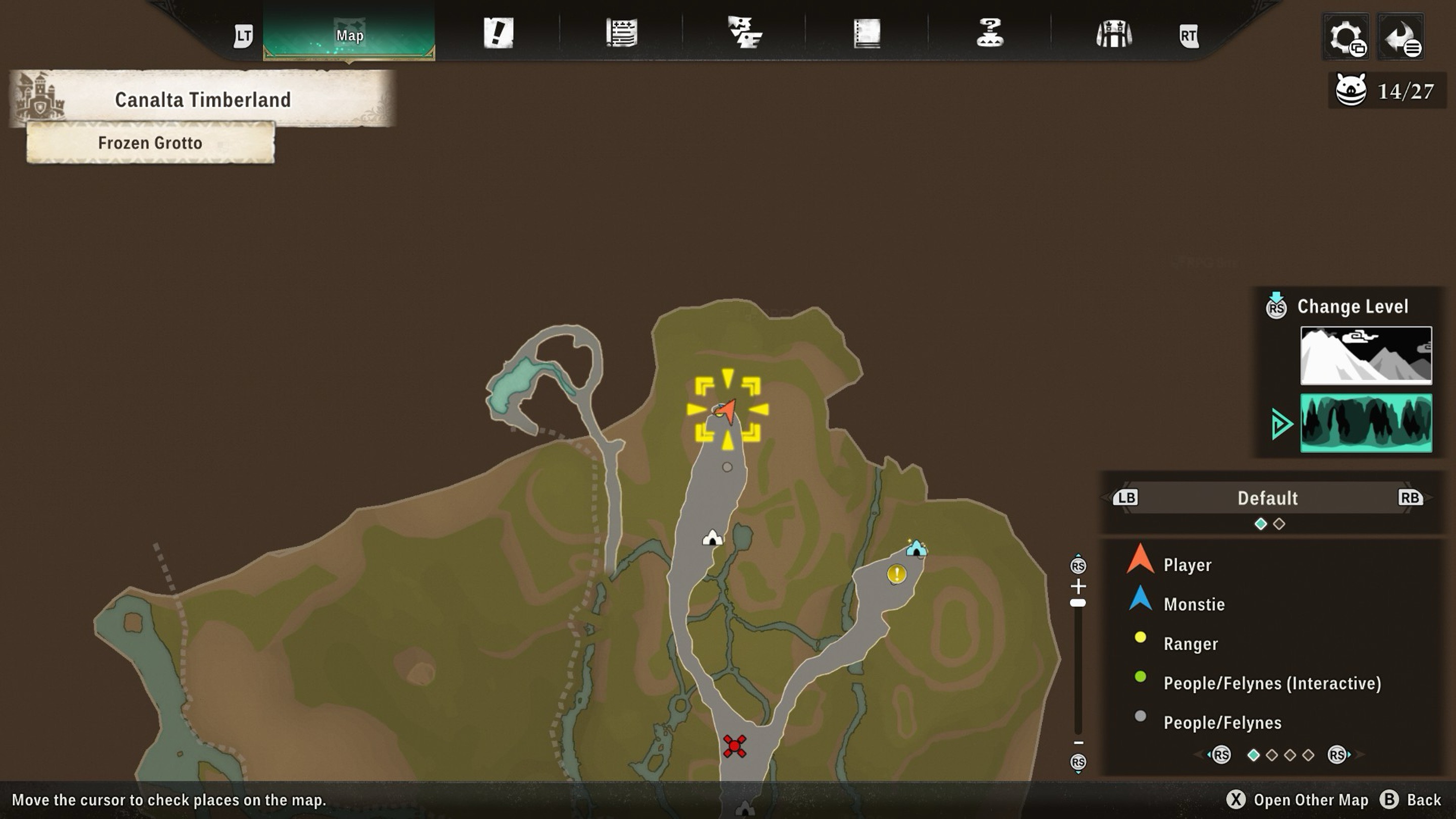Switch to the notes list tab

pyautogui.click(x=621, y=33)
